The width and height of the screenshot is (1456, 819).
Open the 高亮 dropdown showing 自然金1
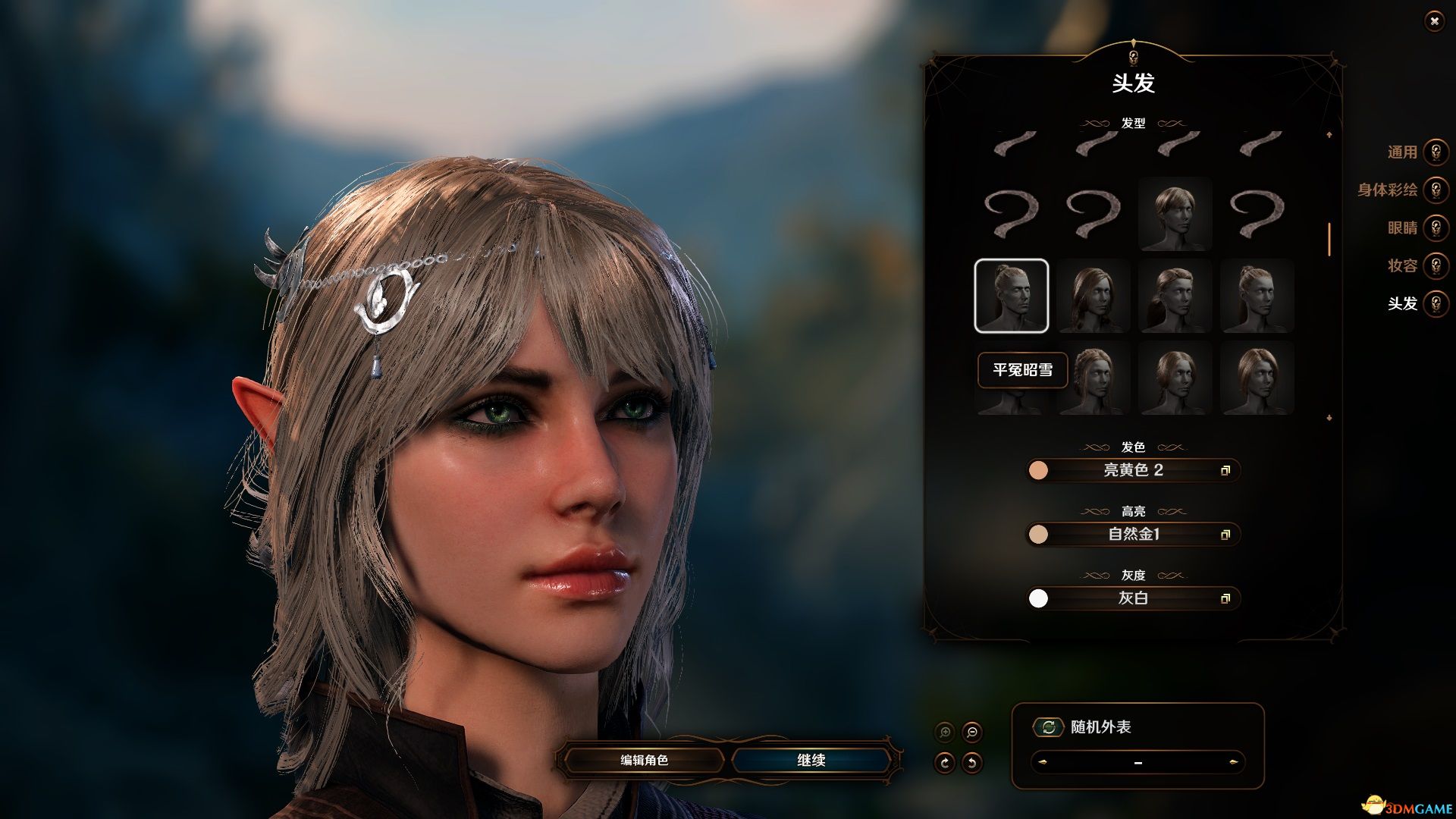tap(1133, 534)
